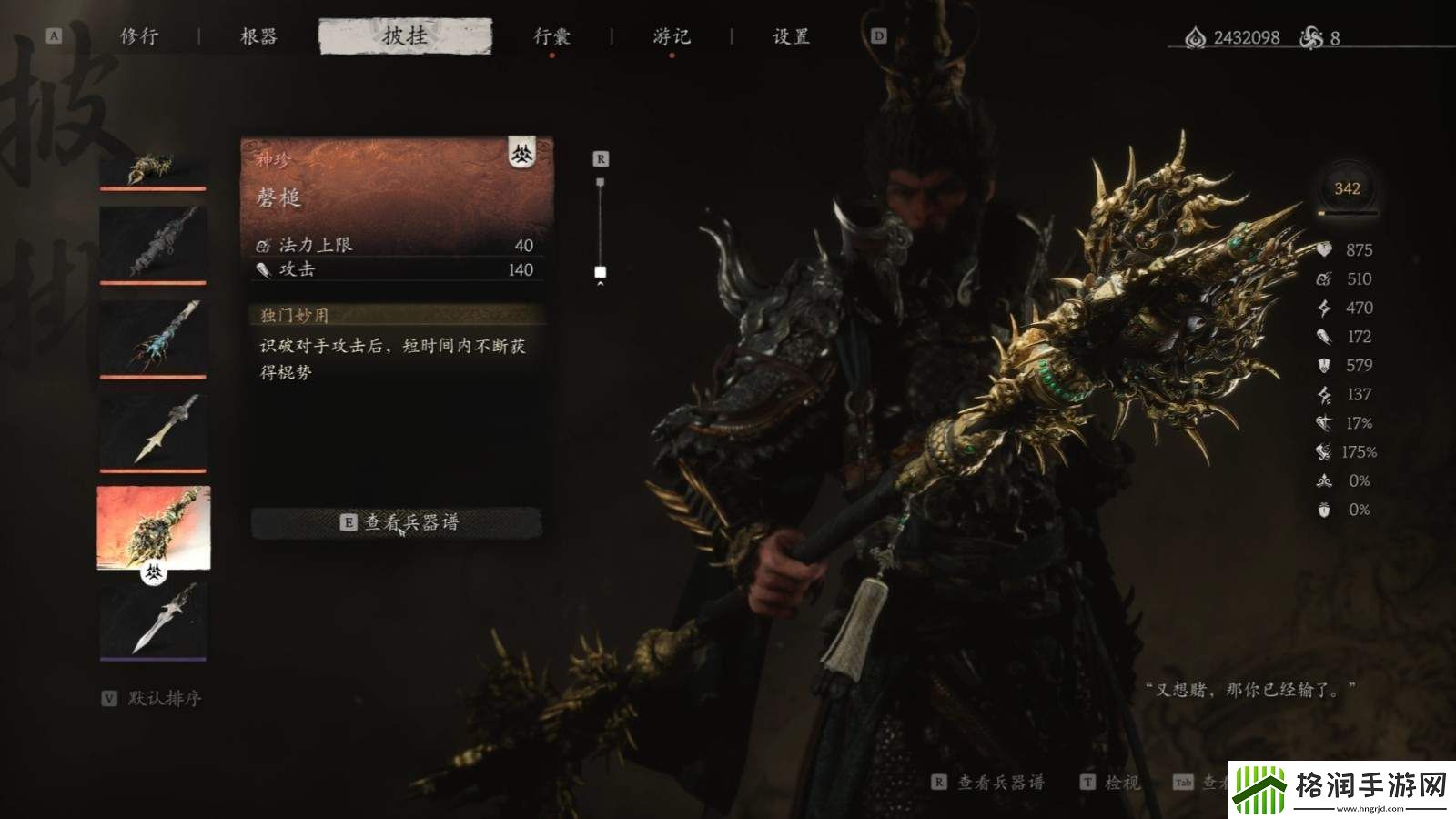Select the blue-clawed staff thumbnail
Image resolution: width=1456 pixels, height=819 pixels.
pyautogui.click(x=153, y=337)
